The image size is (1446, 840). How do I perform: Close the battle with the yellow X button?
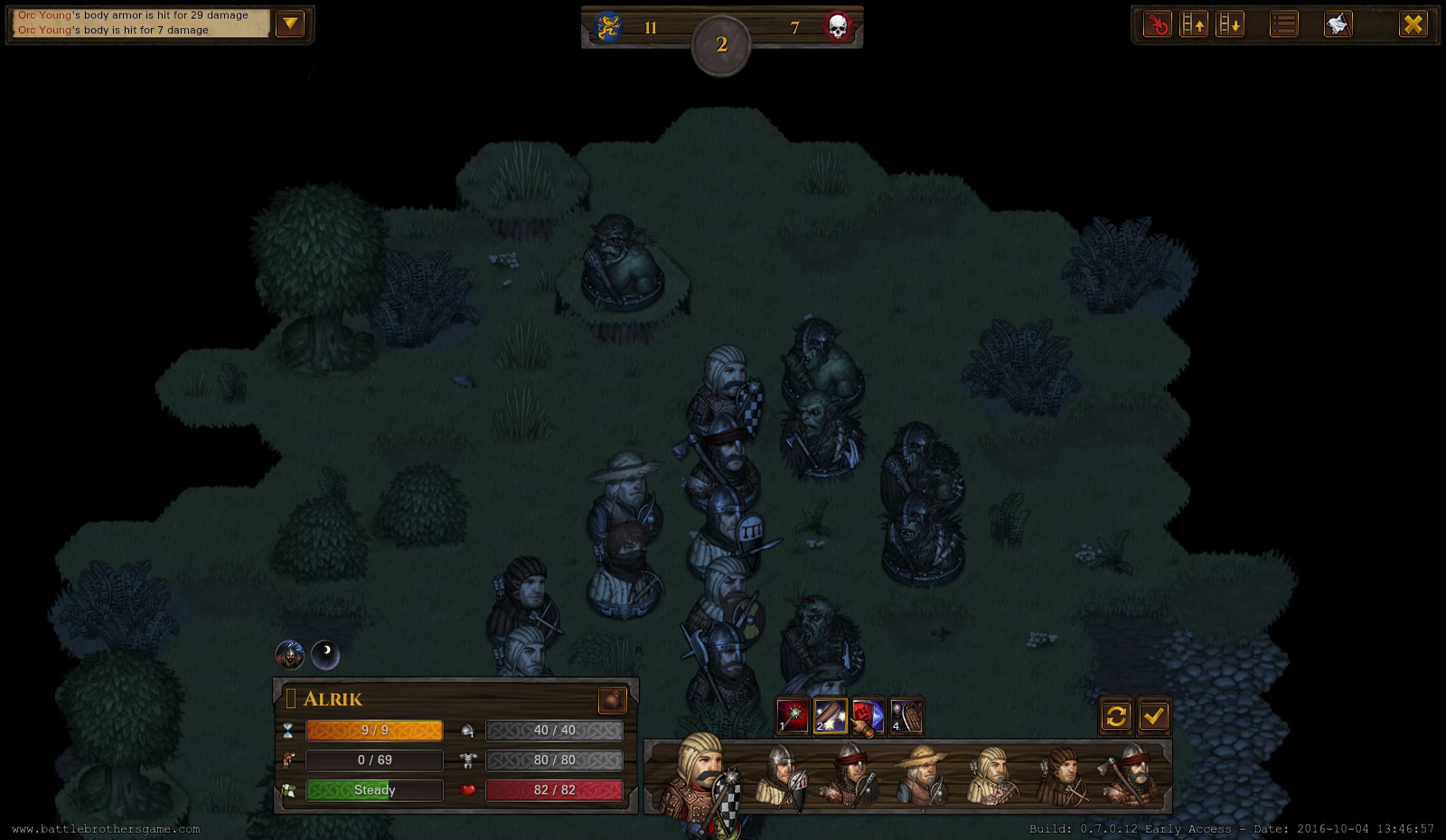[1413, 24]
